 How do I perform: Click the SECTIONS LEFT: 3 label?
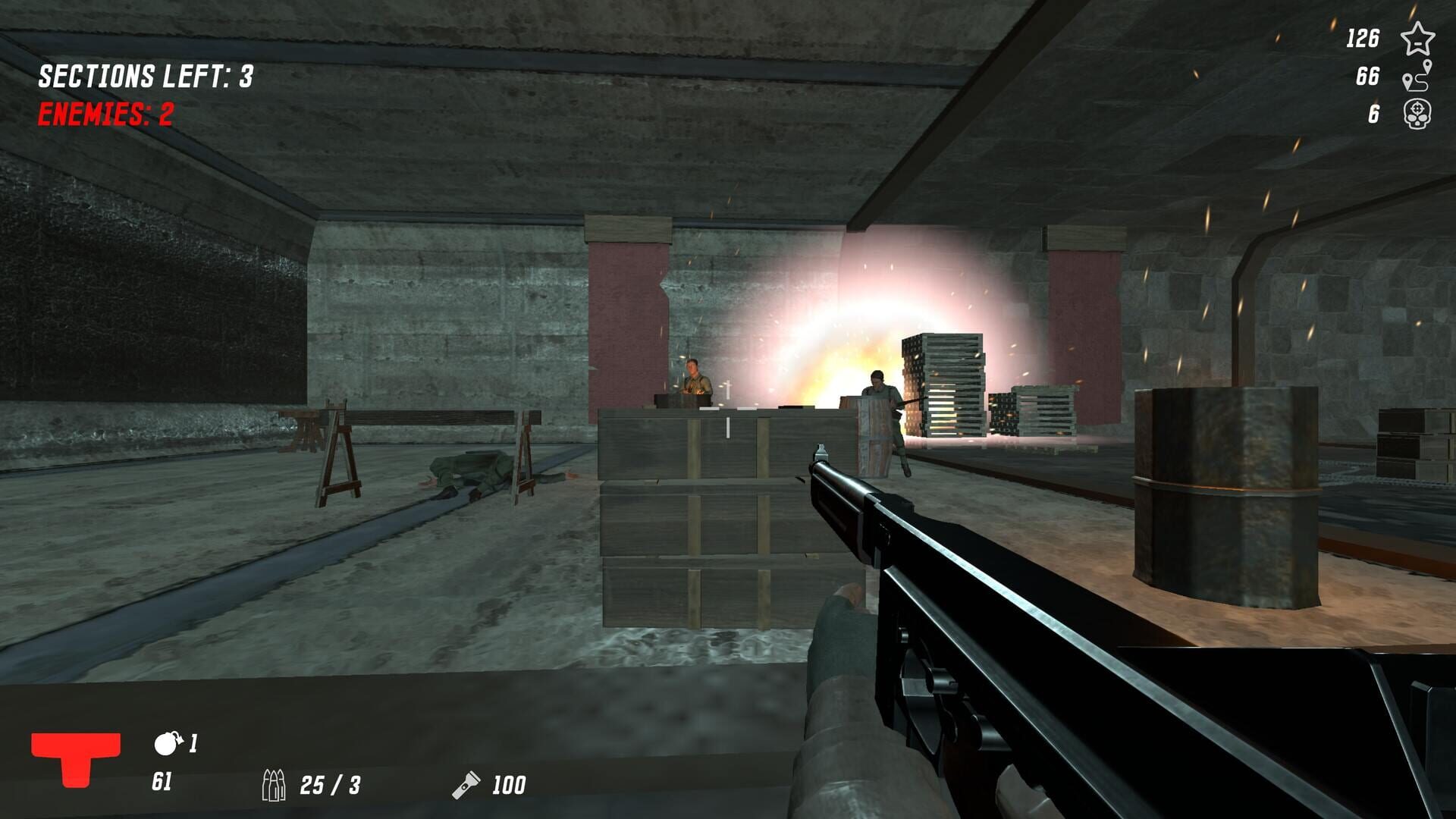point(146,77)
